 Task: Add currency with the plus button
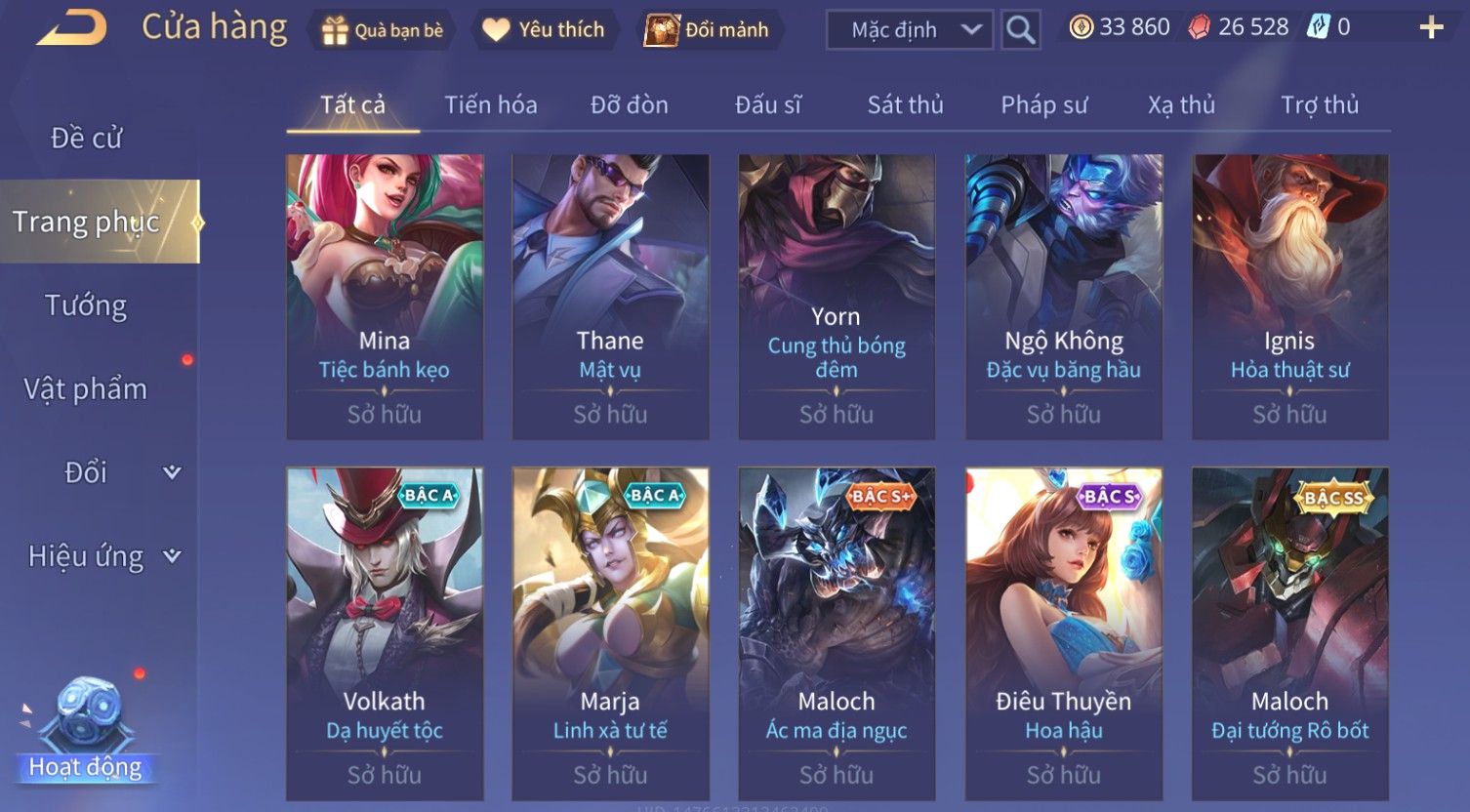click(1430, 27)
